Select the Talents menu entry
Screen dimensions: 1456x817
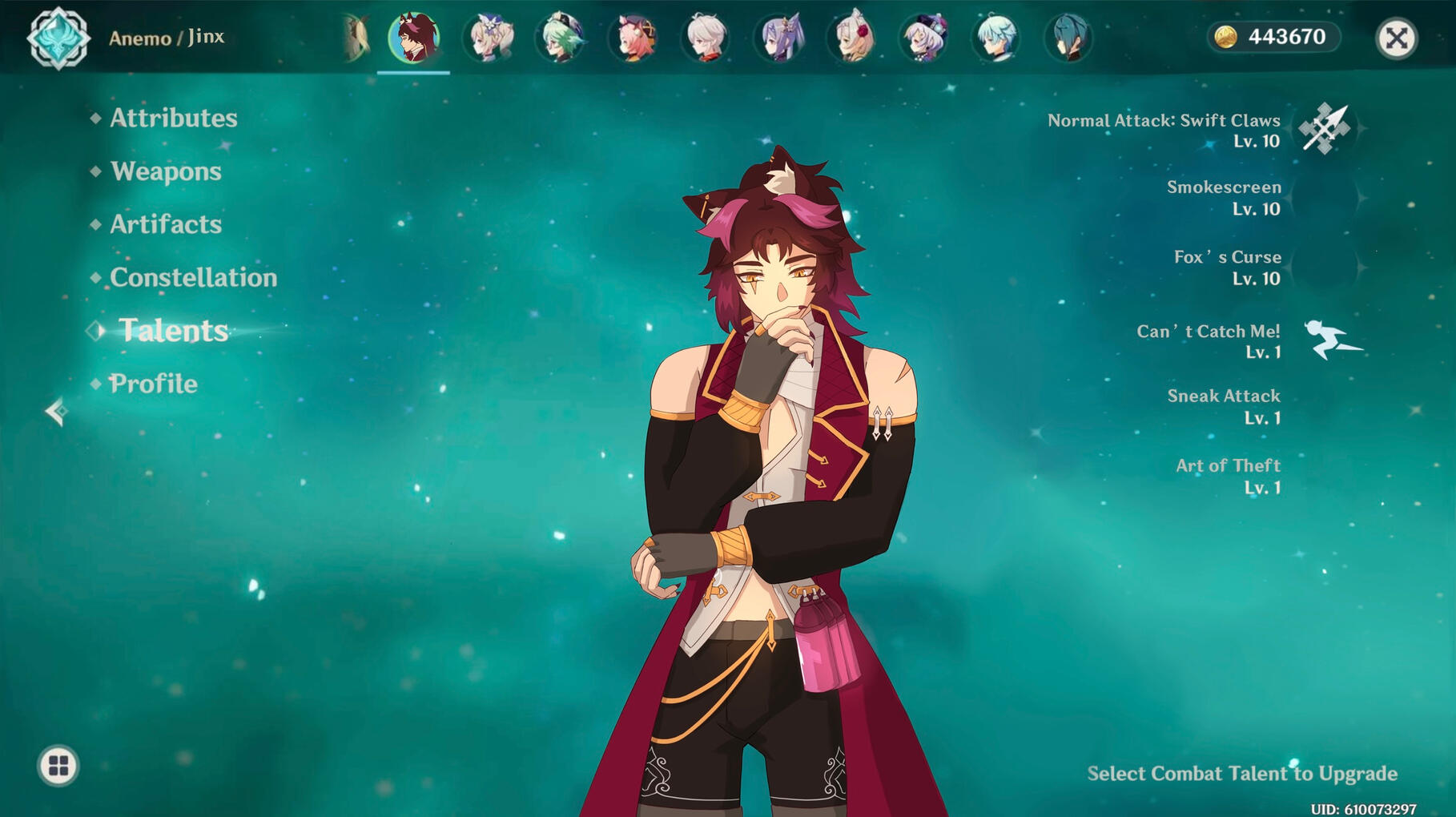[x=174, y=331]
